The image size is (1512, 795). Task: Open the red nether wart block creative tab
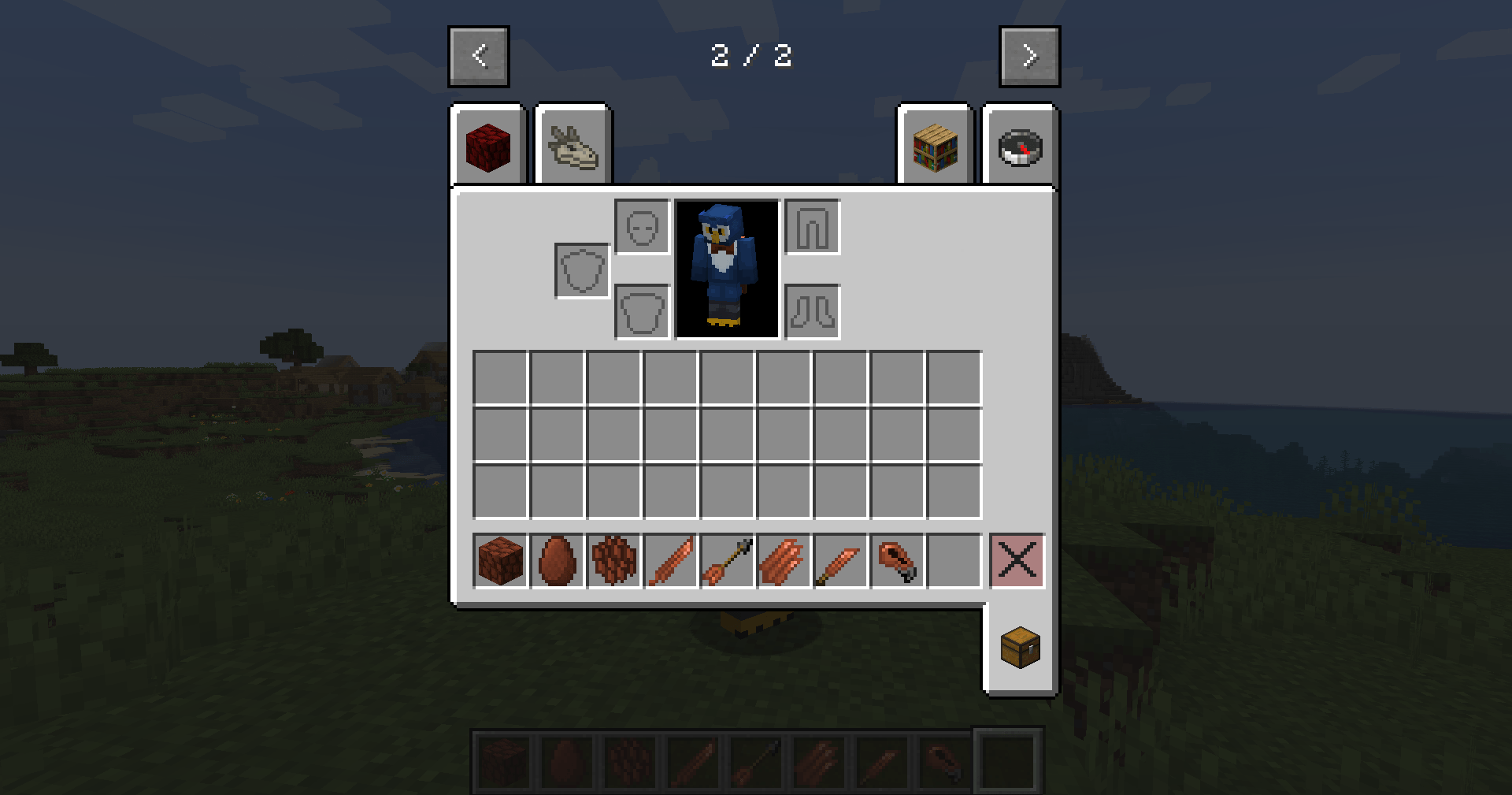click(487, 145)
